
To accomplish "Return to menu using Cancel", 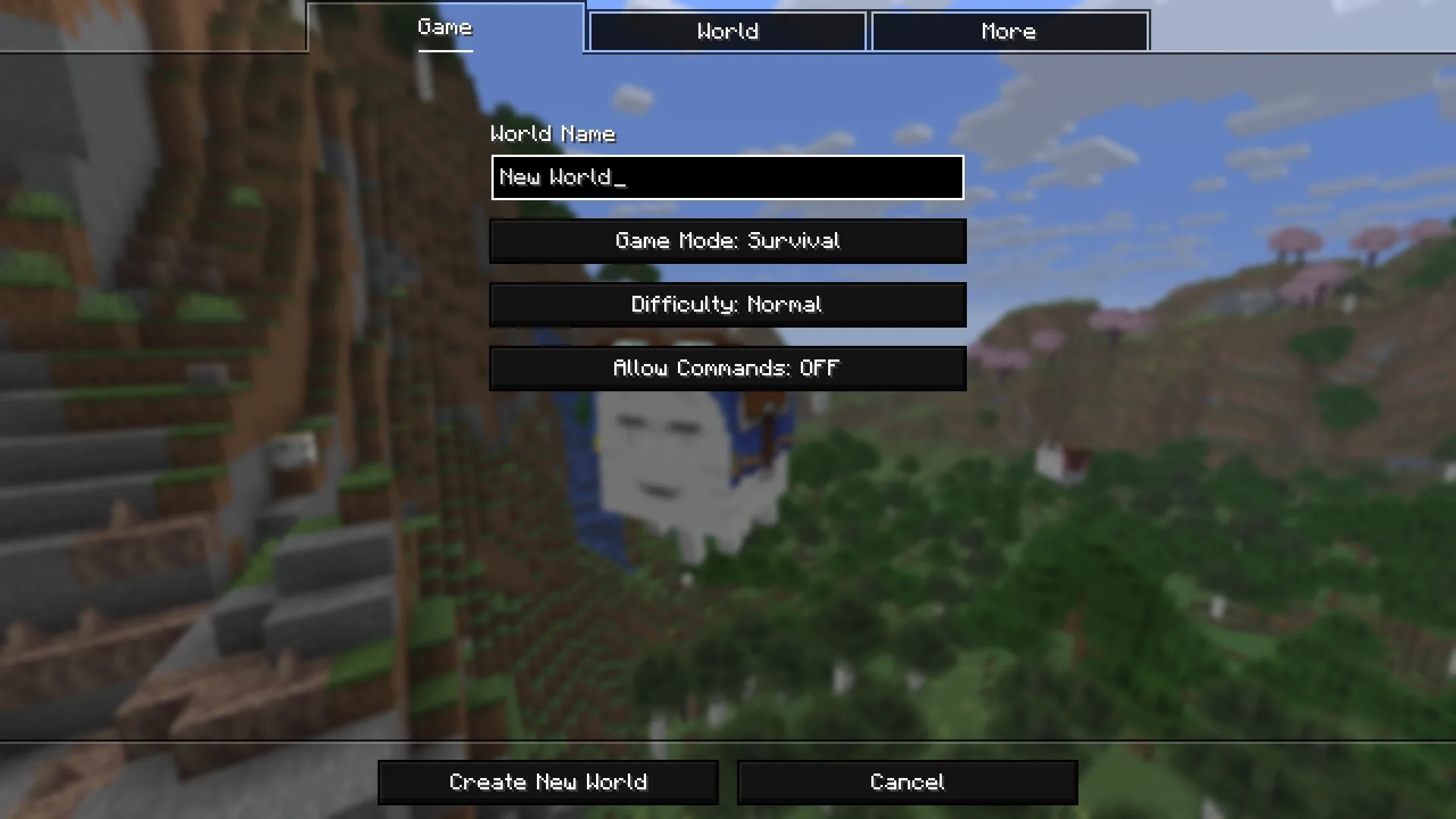I will (x=907, y=782).
